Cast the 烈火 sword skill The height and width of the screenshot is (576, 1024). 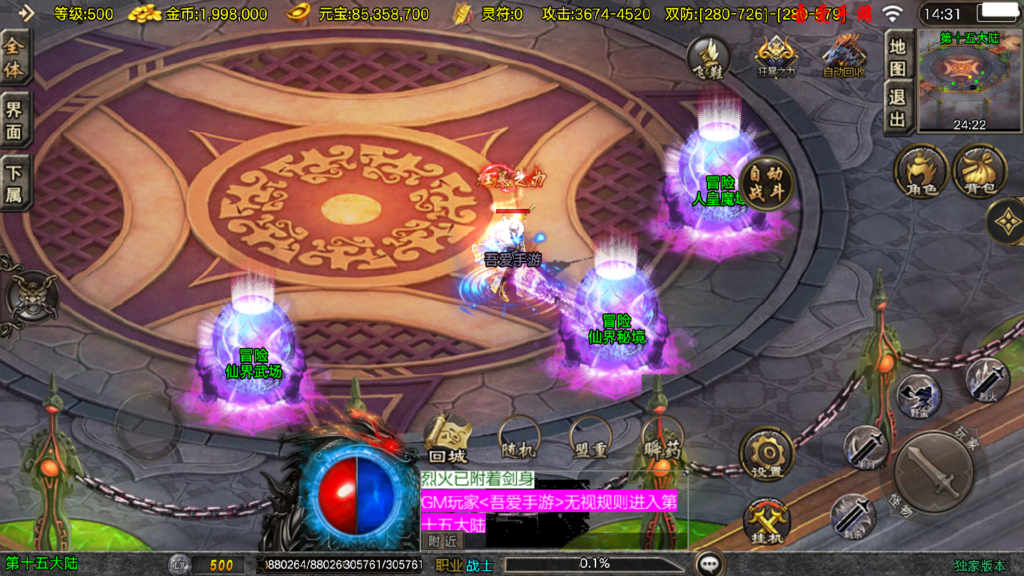click(986, 381)
